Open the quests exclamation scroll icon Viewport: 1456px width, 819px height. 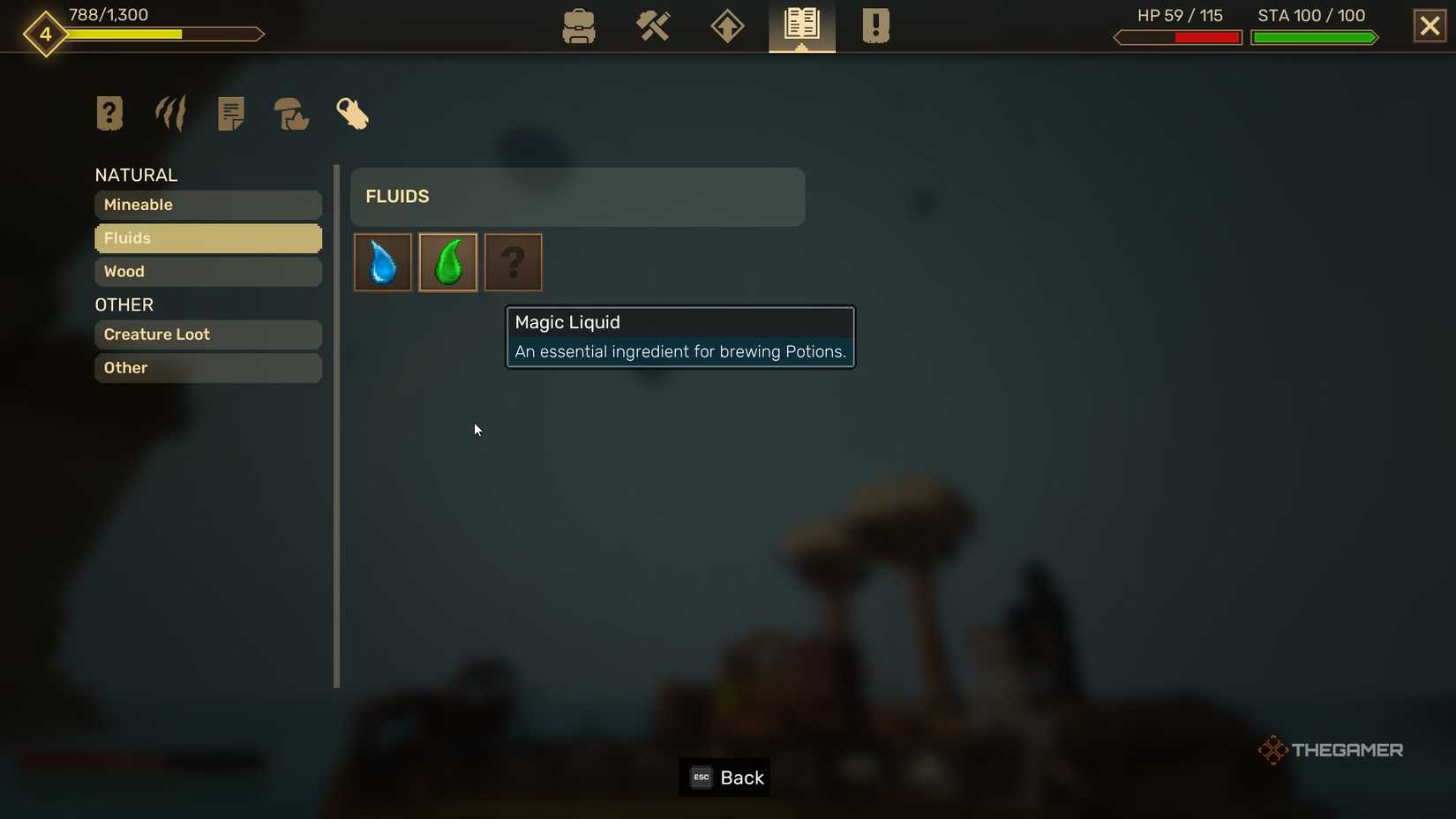pyautogui.click(x=874, y=26)
